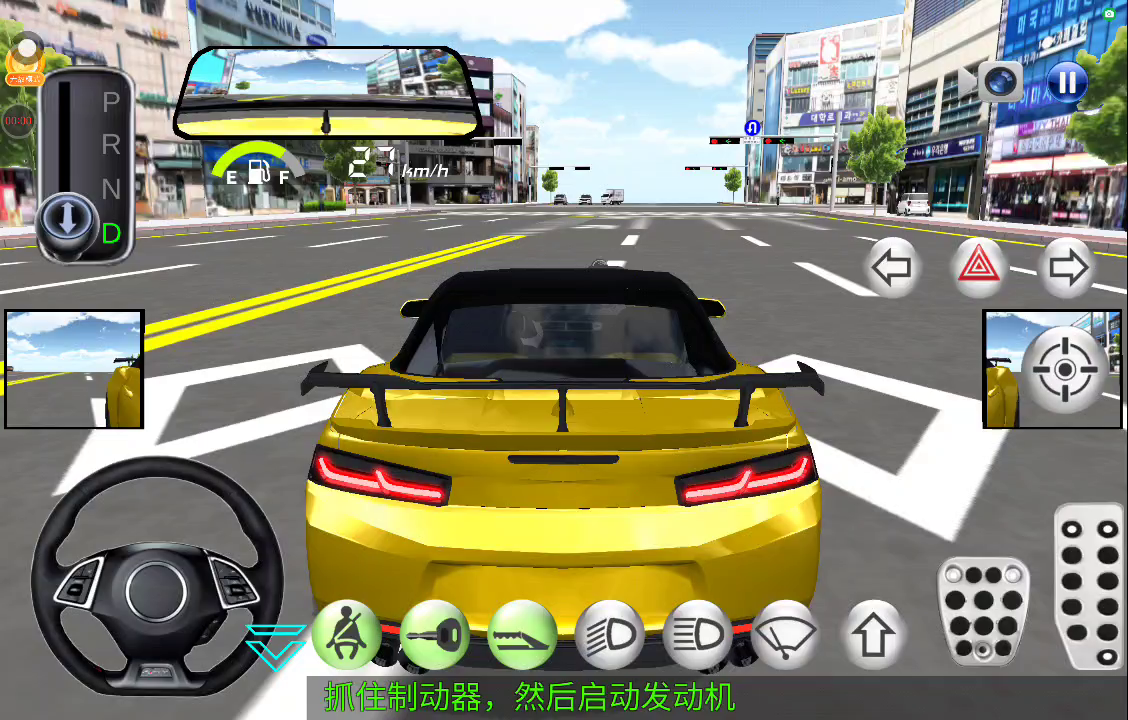This screenshot has width=1128, height=720.
Task: Switch view with the camera icon
Action: 999,80
